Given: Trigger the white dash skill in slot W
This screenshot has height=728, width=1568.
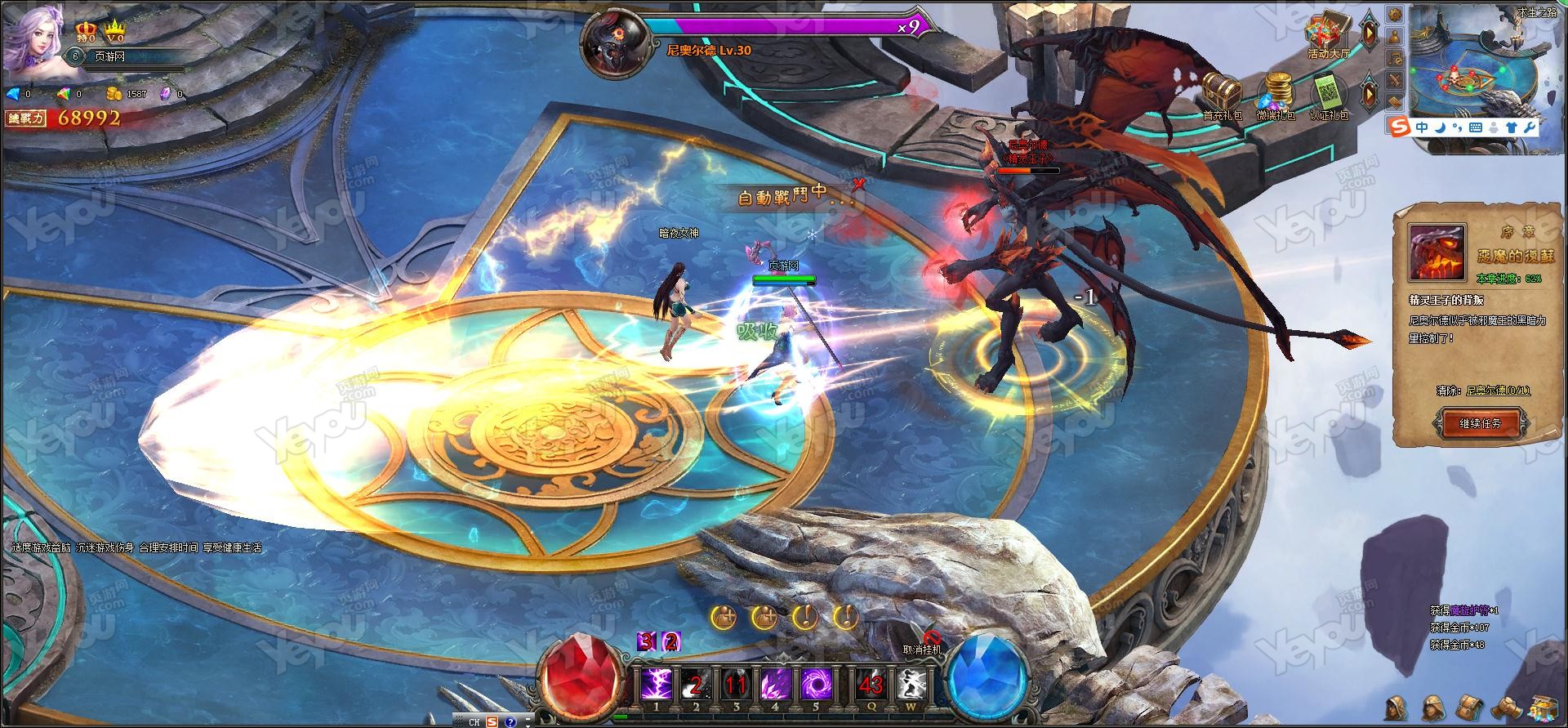Looking at the screenshot, I should 911,684.
